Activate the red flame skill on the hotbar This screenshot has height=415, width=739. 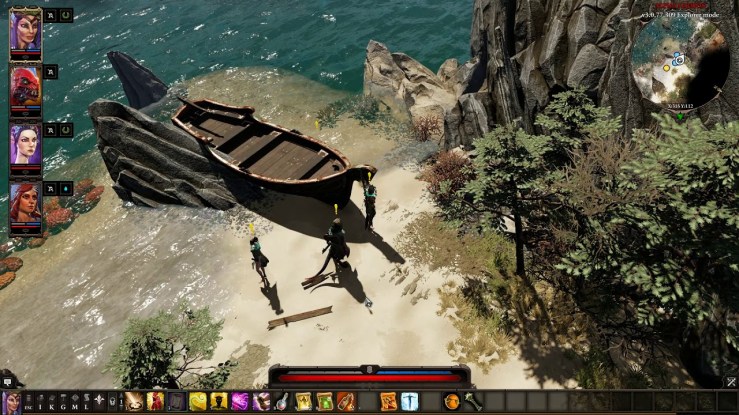(x=156, y=401)
